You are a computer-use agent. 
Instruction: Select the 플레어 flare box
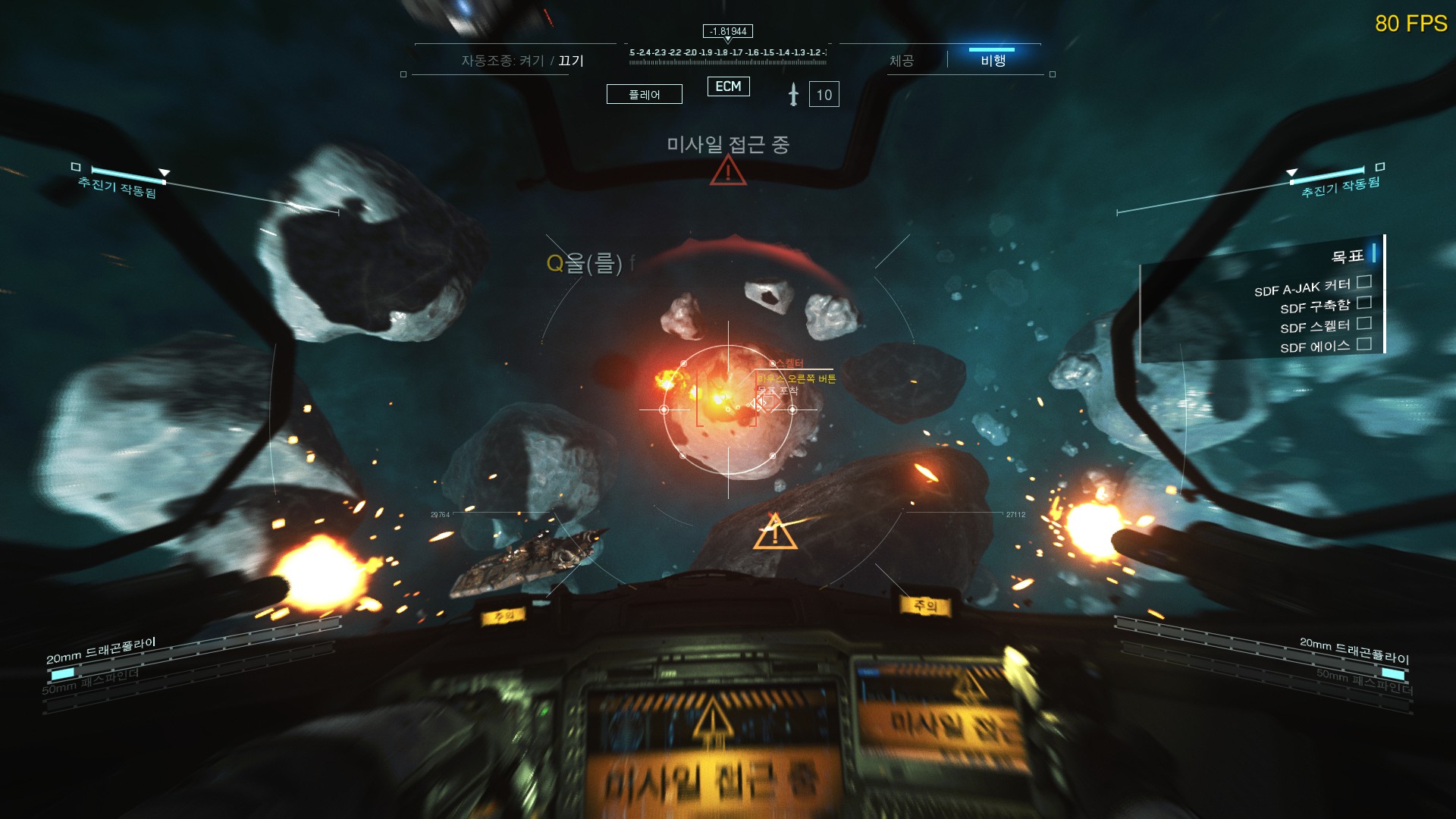644,94
